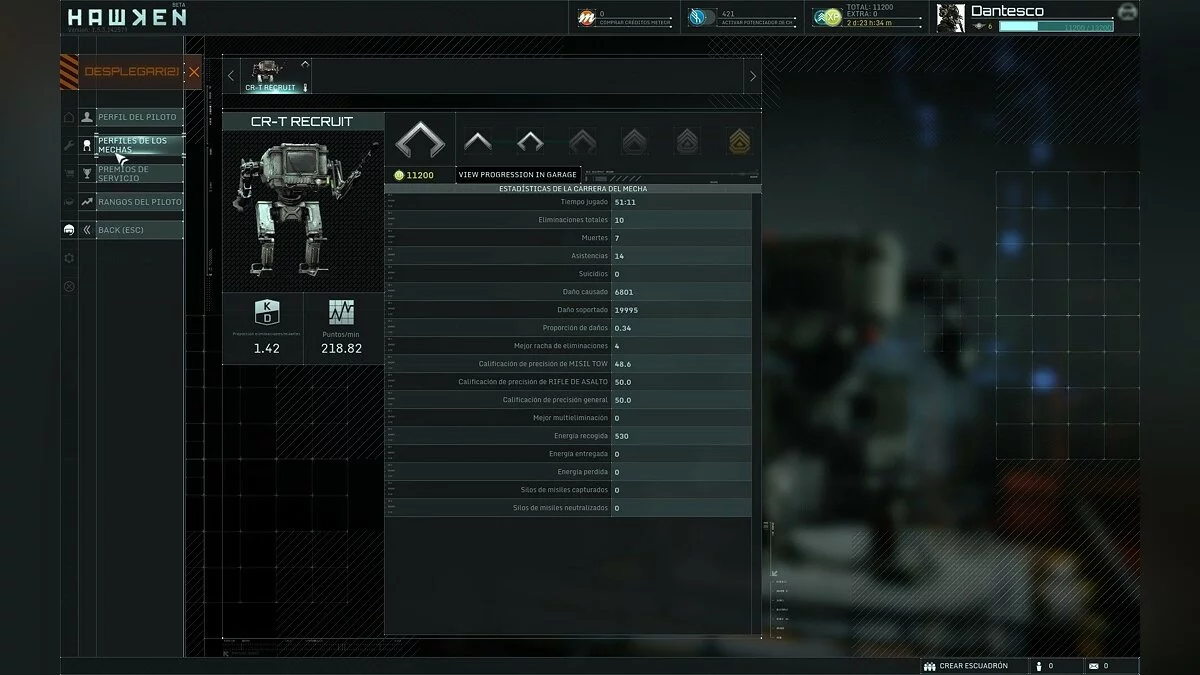
Task: Open the friends list person icon
Action: click(x=1039, y=666)
